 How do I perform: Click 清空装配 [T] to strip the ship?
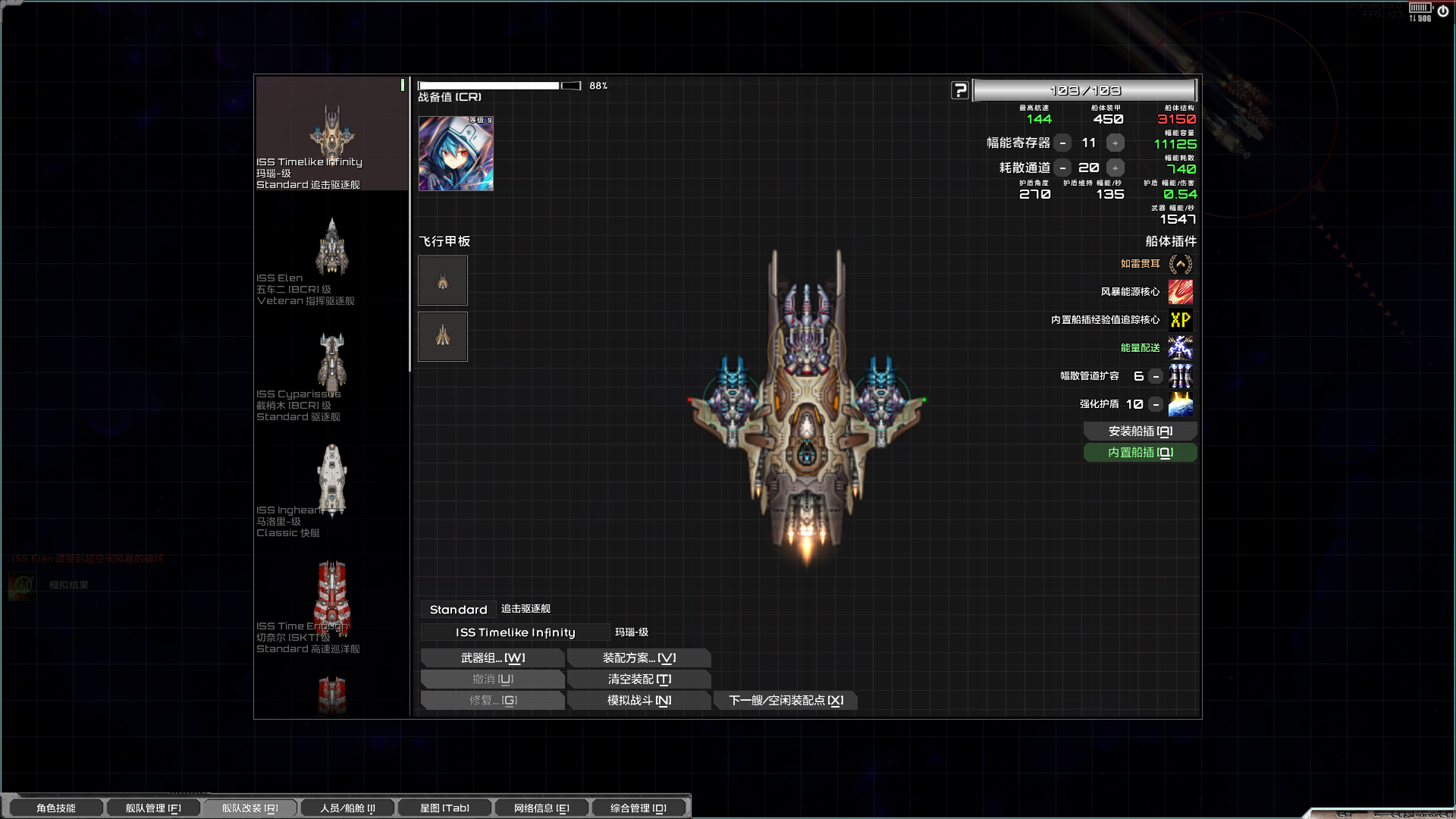[x=639, y=679]
